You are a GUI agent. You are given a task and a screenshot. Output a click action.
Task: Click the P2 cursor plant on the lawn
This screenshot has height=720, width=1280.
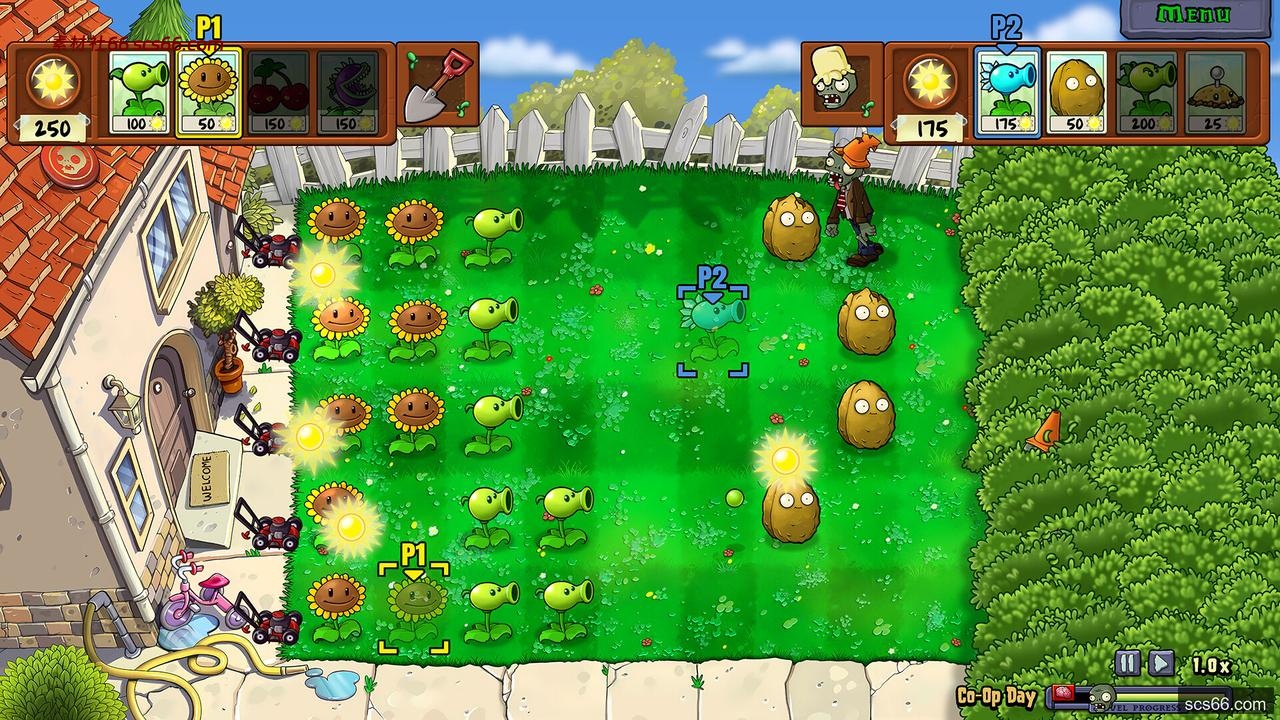click(x=712, y=325)
